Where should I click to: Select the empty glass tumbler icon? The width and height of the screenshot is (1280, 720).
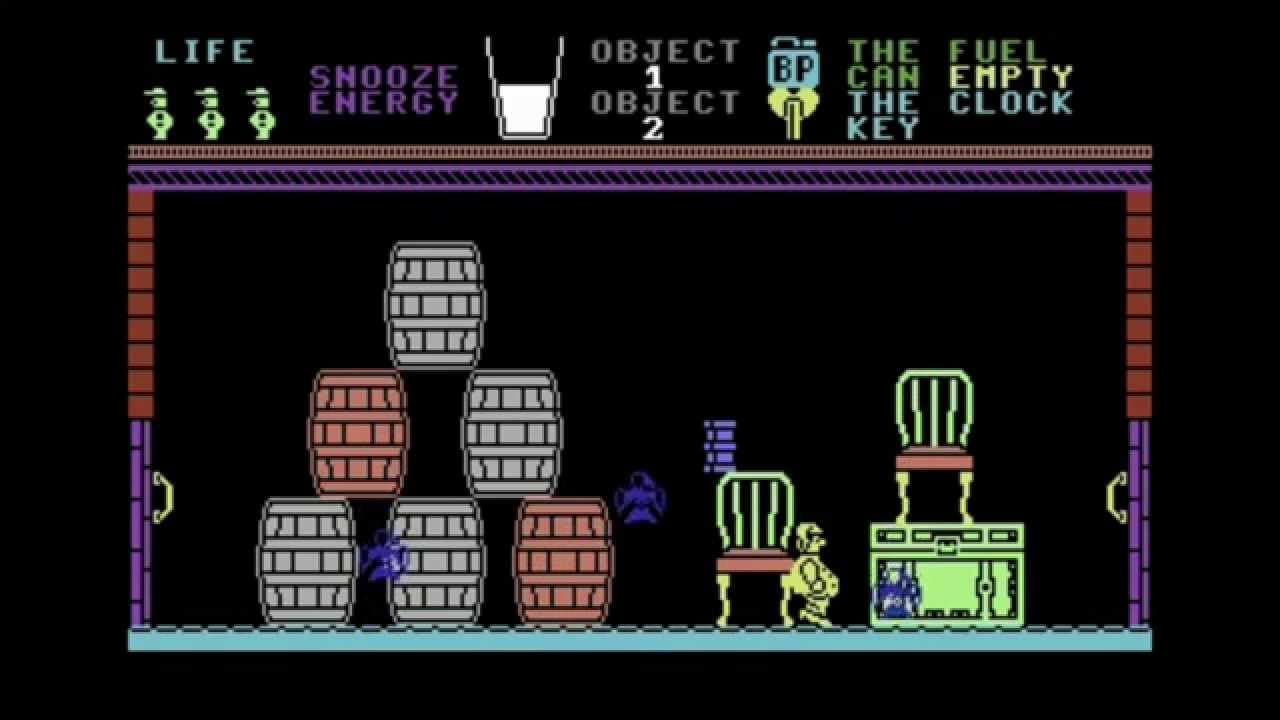[523, 85]
